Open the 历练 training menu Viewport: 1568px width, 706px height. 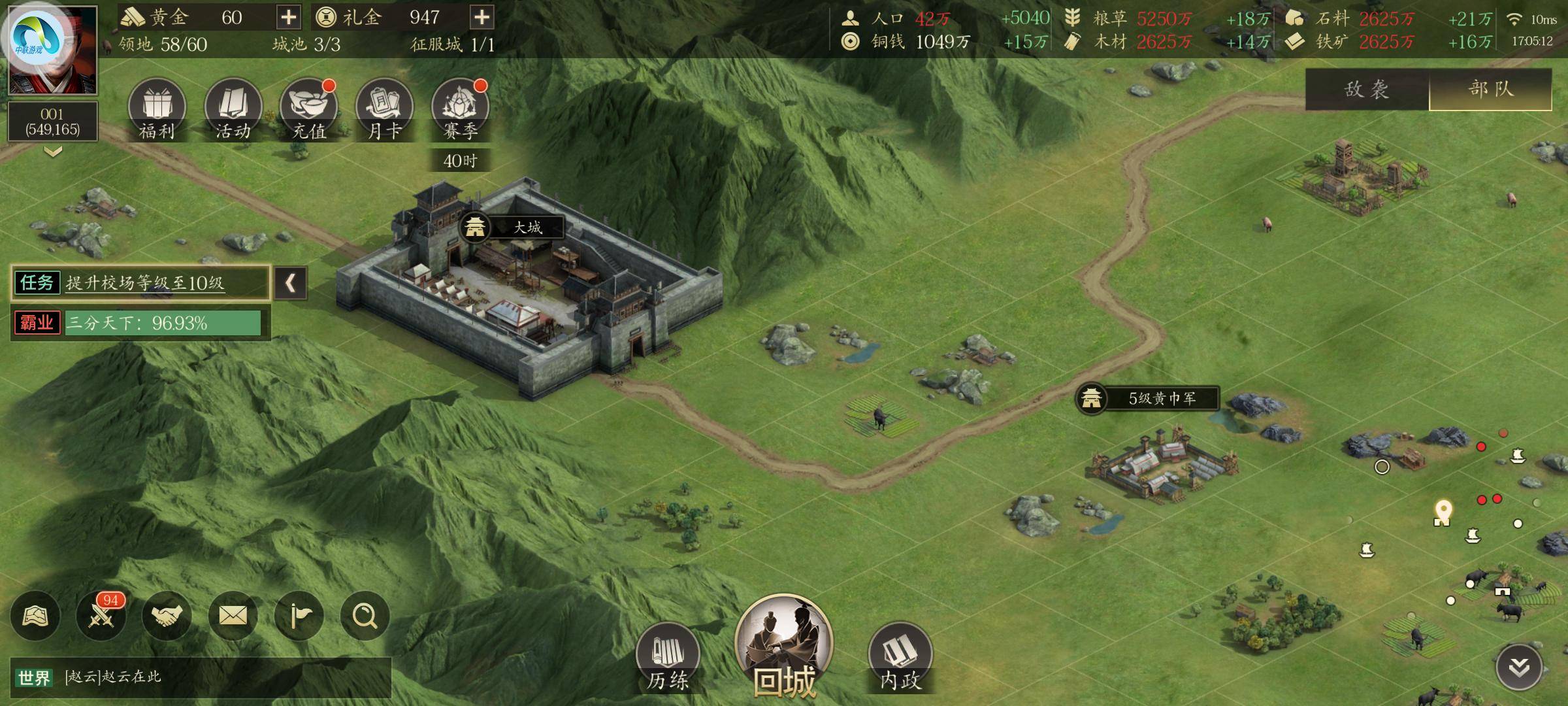(x=668, y=657)
